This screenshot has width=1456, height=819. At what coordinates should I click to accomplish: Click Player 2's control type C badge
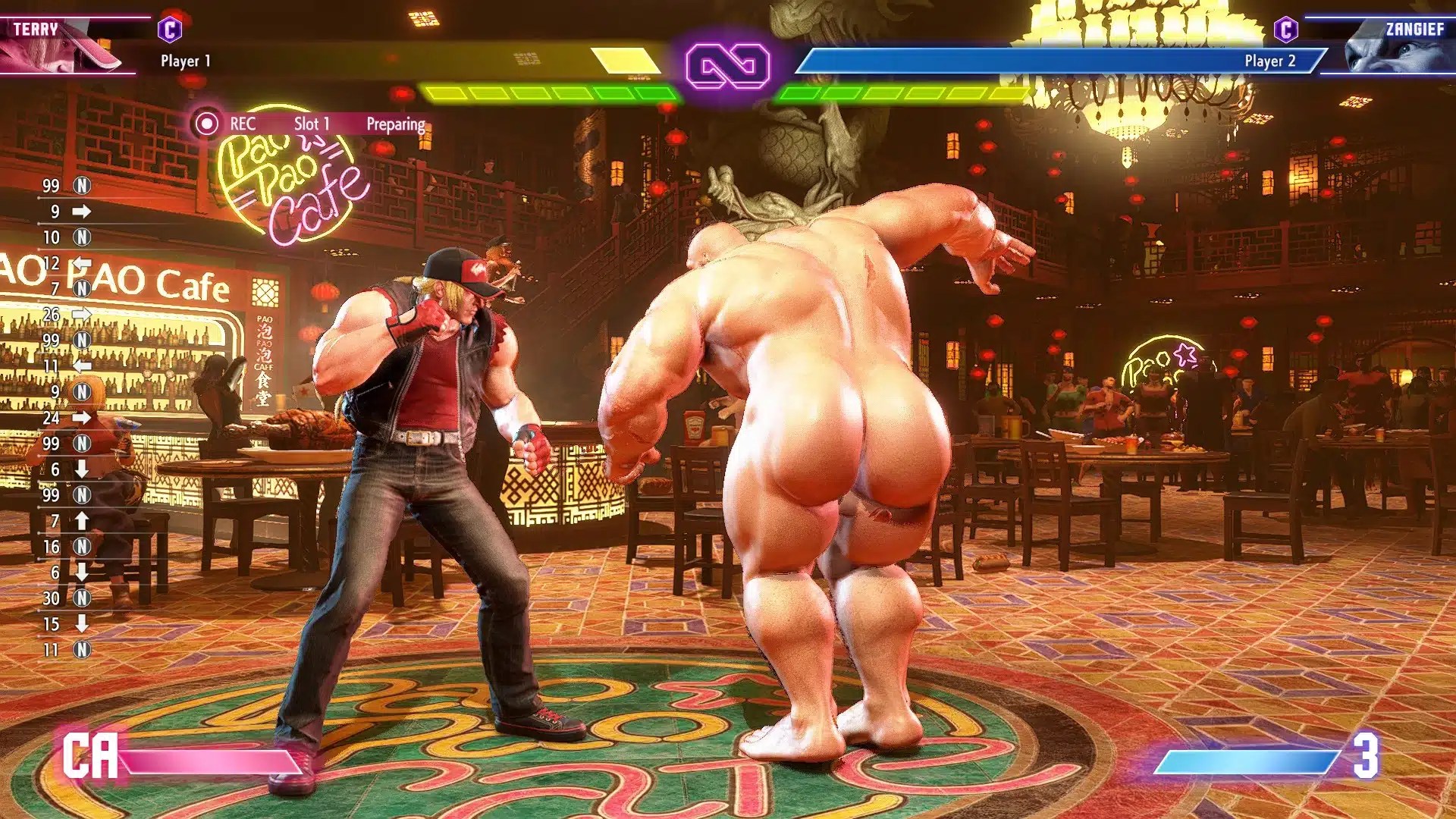click(1285, 30)
